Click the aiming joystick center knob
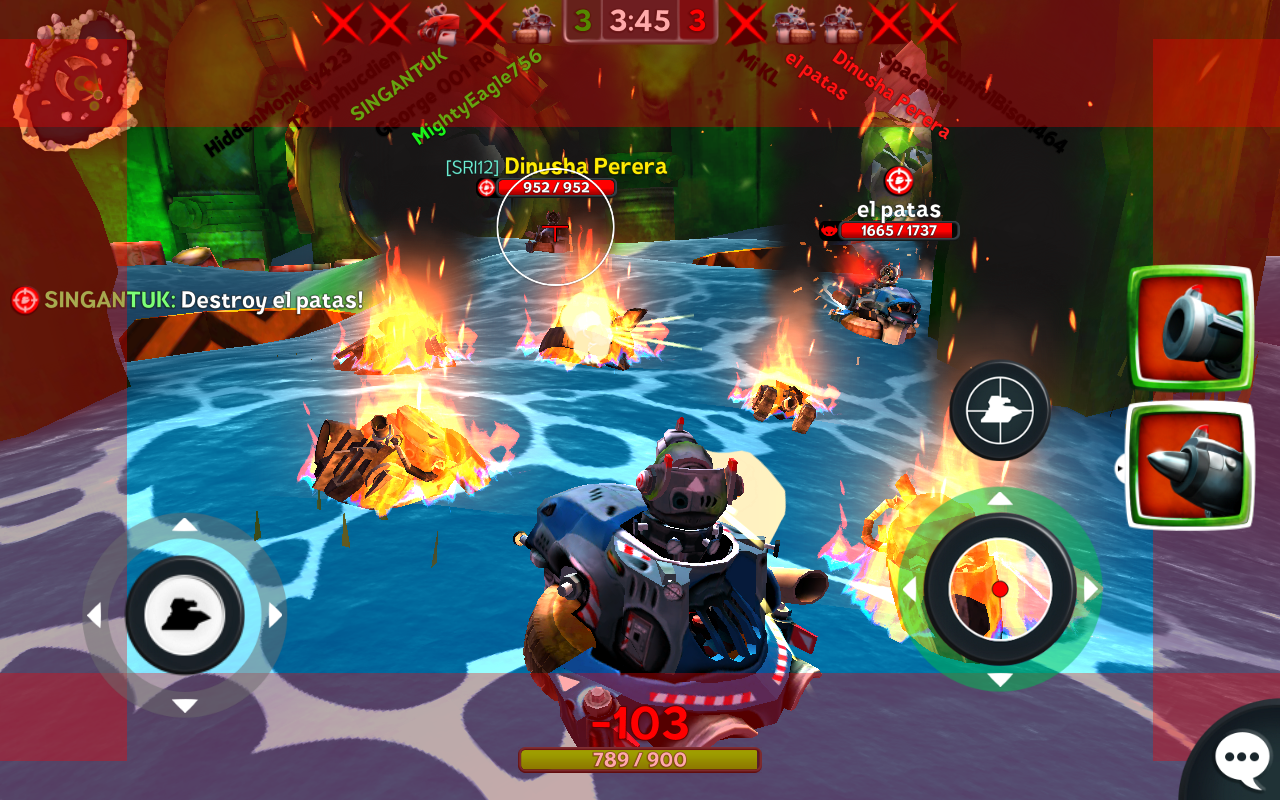 point(1000,589)
